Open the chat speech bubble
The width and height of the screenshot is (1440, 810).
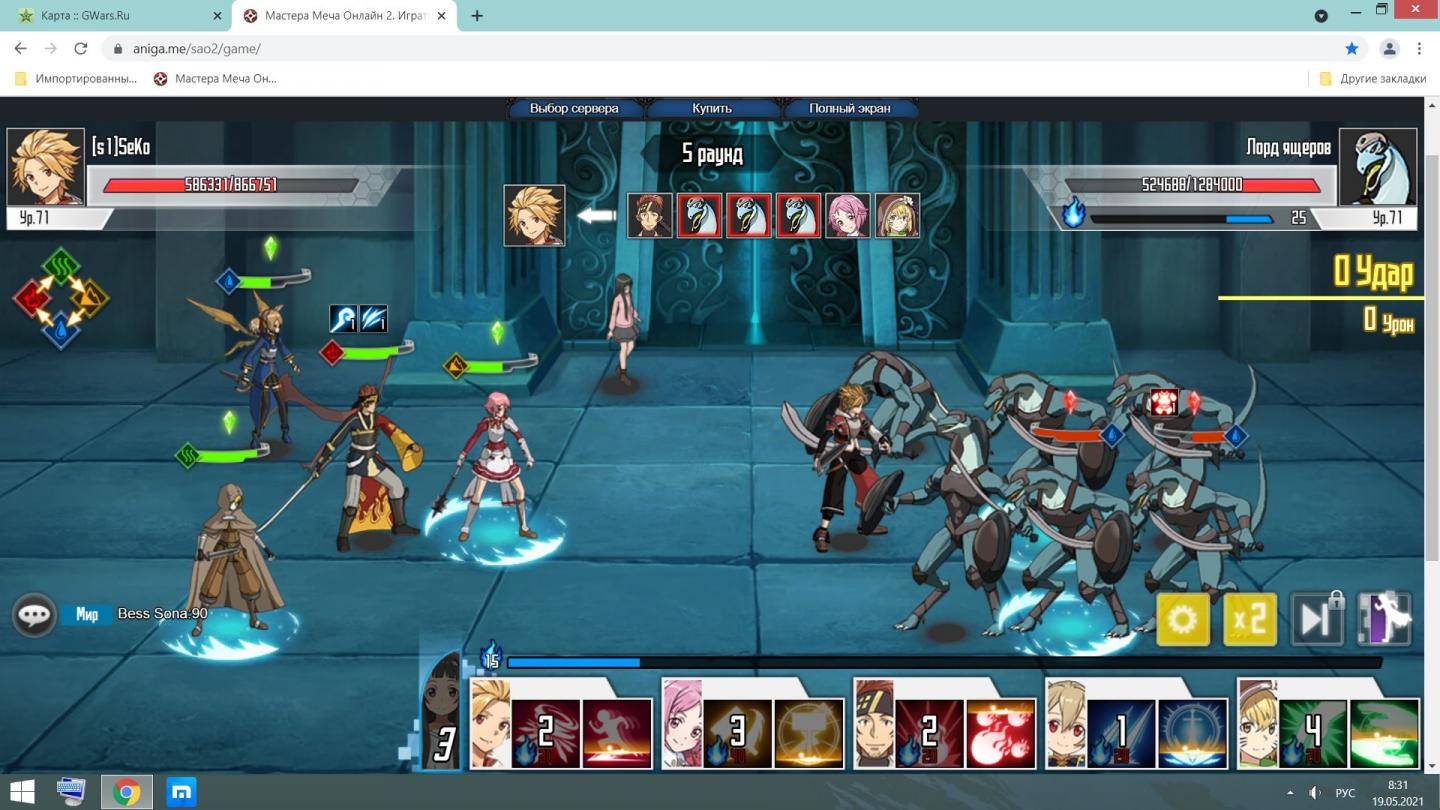point(33,615)
